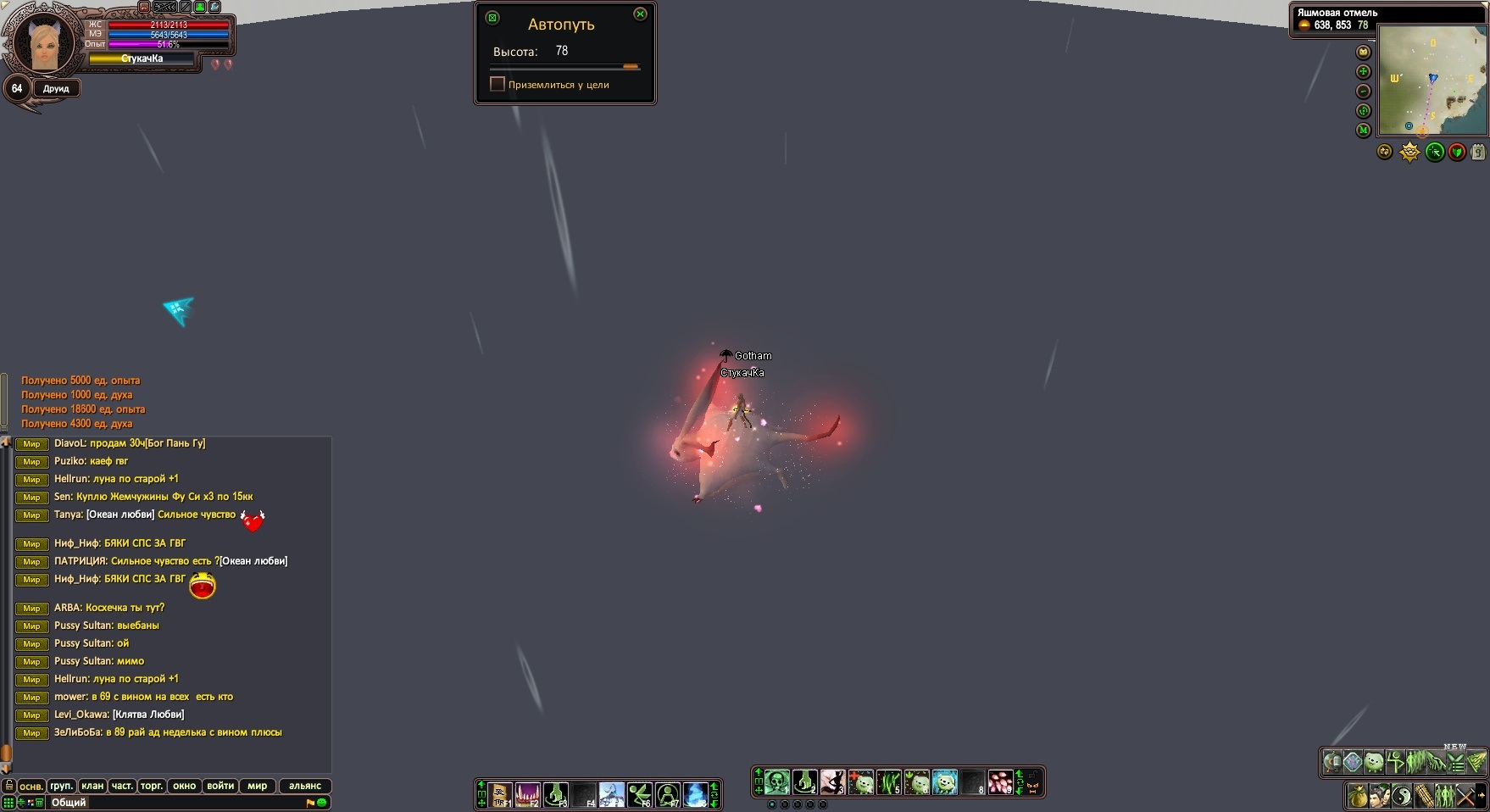Activate the pink petals skill in slot 9
This screenshot has width=1490, height=812.
tap(1000, 781)
